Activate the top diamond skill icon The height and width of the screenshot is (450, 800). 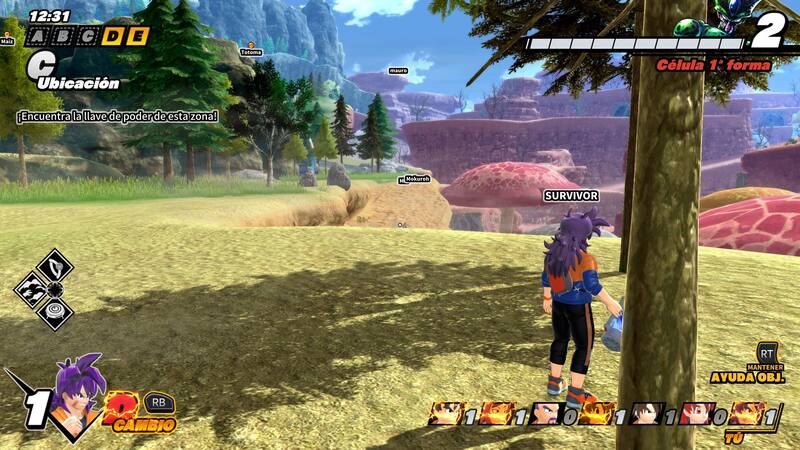55,267
